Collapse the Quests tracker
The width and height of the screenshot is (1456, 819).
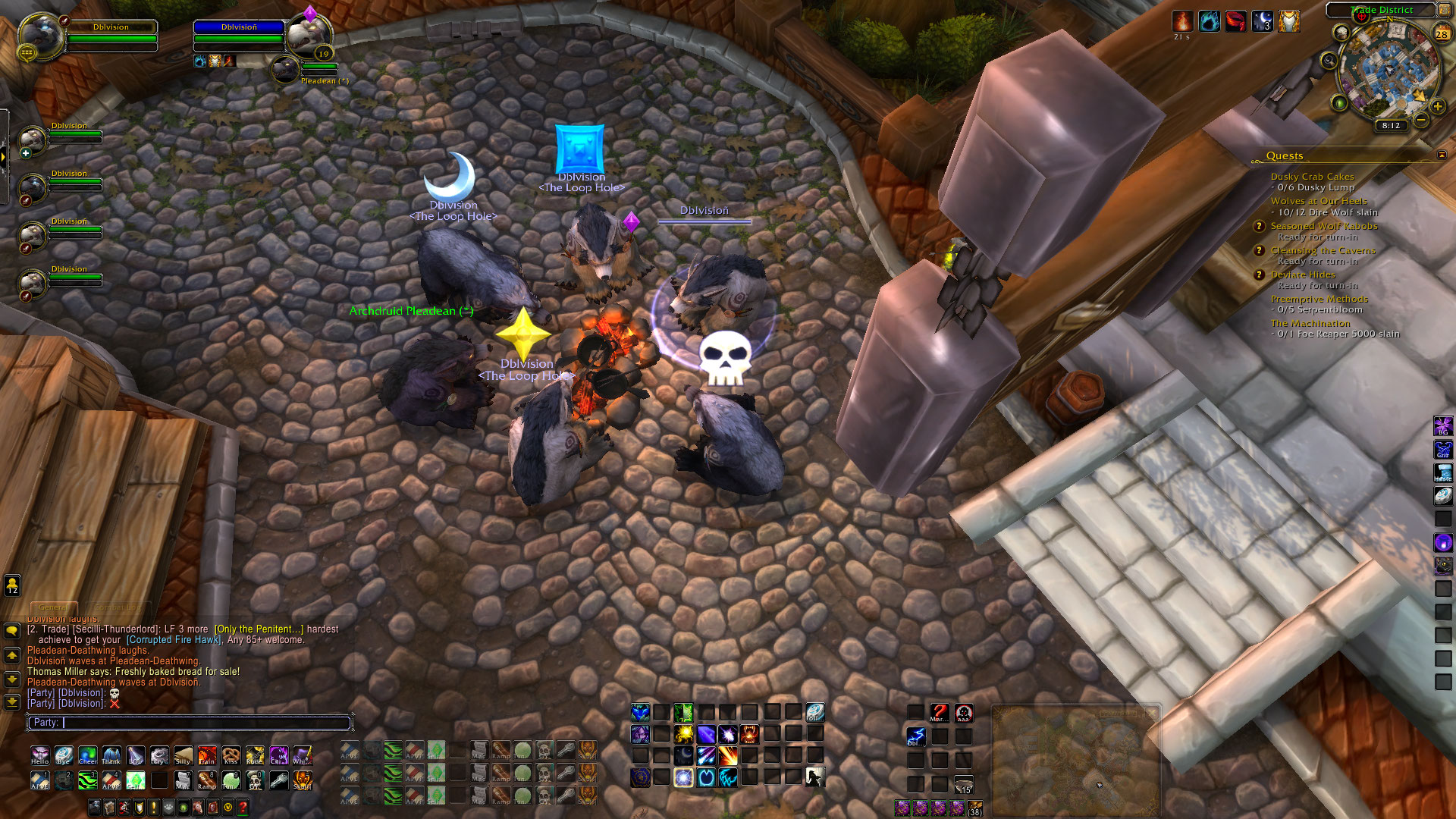(1442, 155)
